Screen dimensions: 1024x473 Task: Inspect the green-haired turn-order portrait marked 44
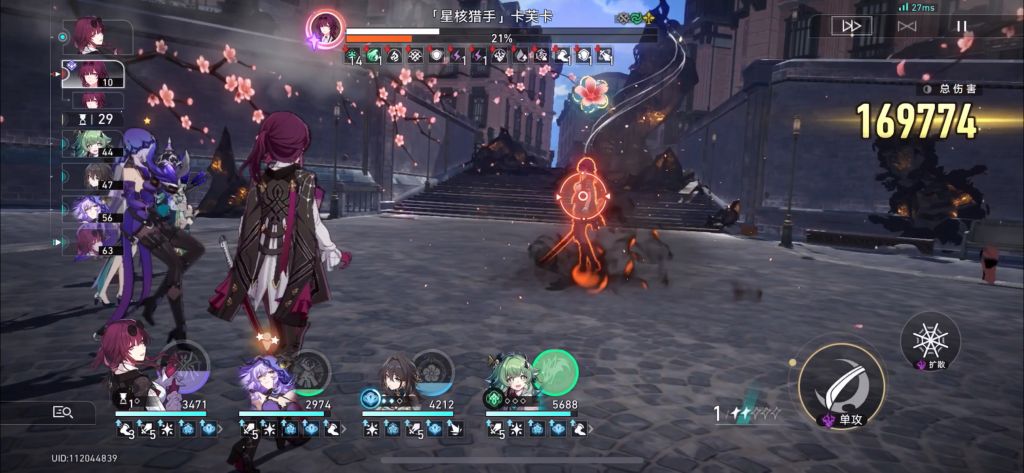93,144
